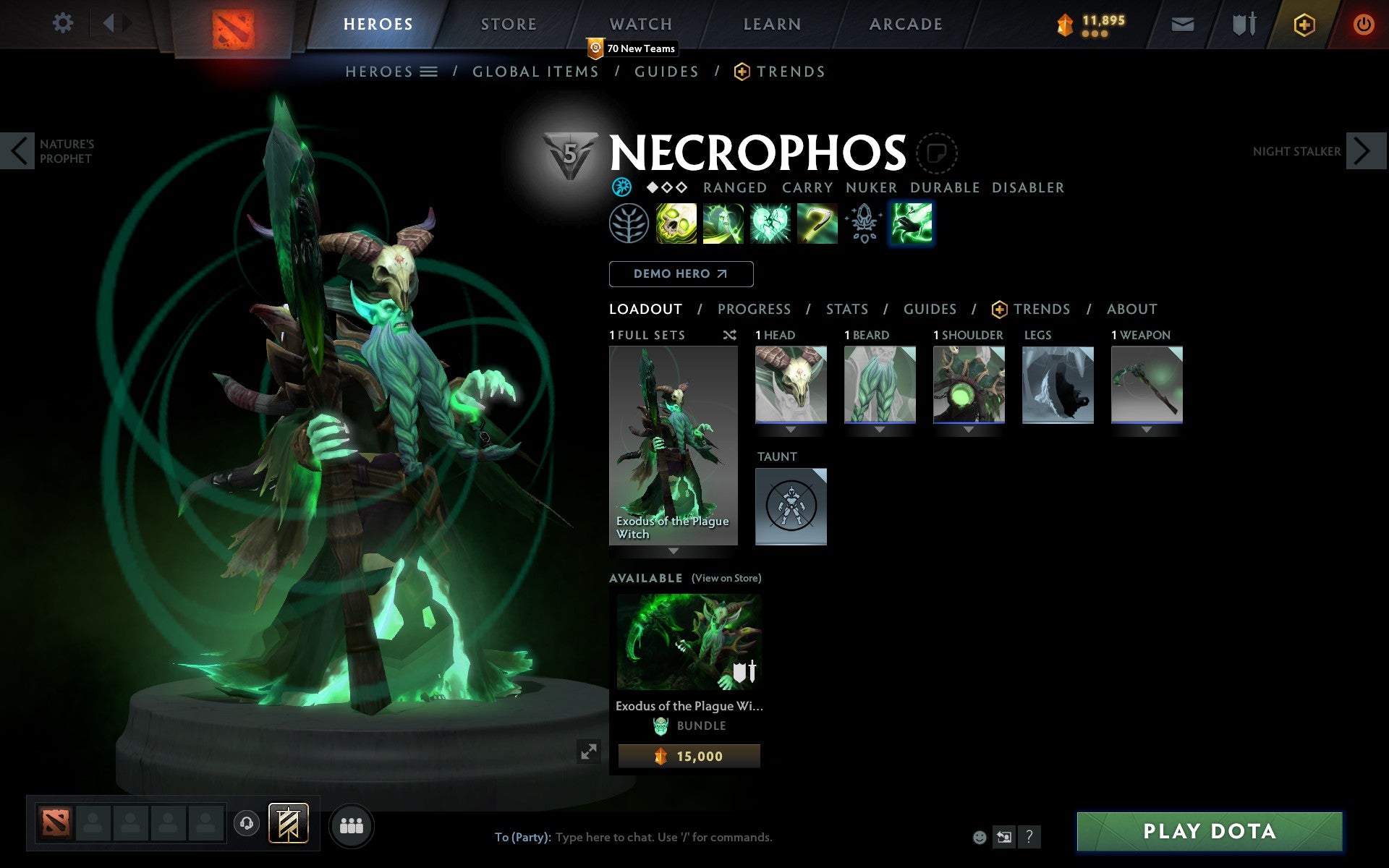The image size is (1389, 868).
Task: Click the power off icon
Action: (x=1364, y=23)
